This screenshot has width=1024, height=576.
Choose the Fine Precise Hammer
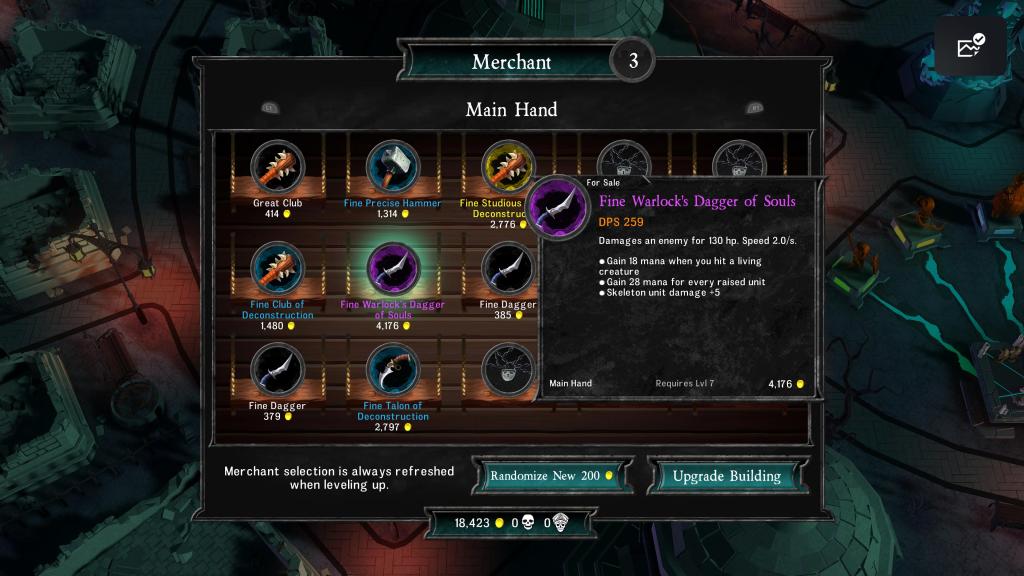pos(393,166)
